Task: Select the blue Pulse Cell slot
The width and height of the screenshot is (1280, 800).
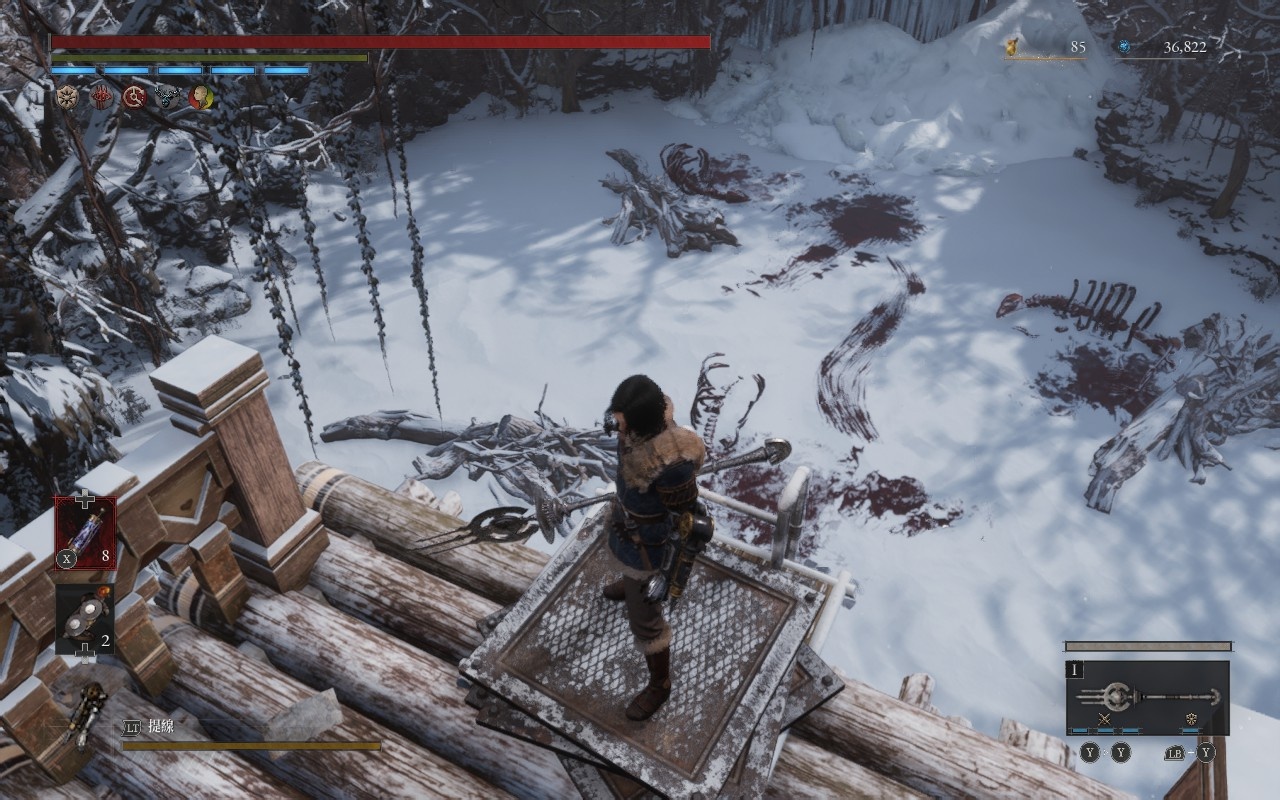Action: 85,533
